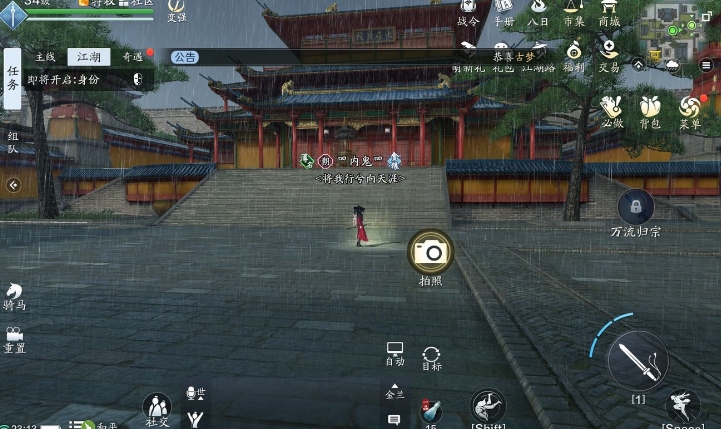This screenshot has height=429, width=721.
Task: Toggle 自动 auto-combat
Action: coord(395,352)
